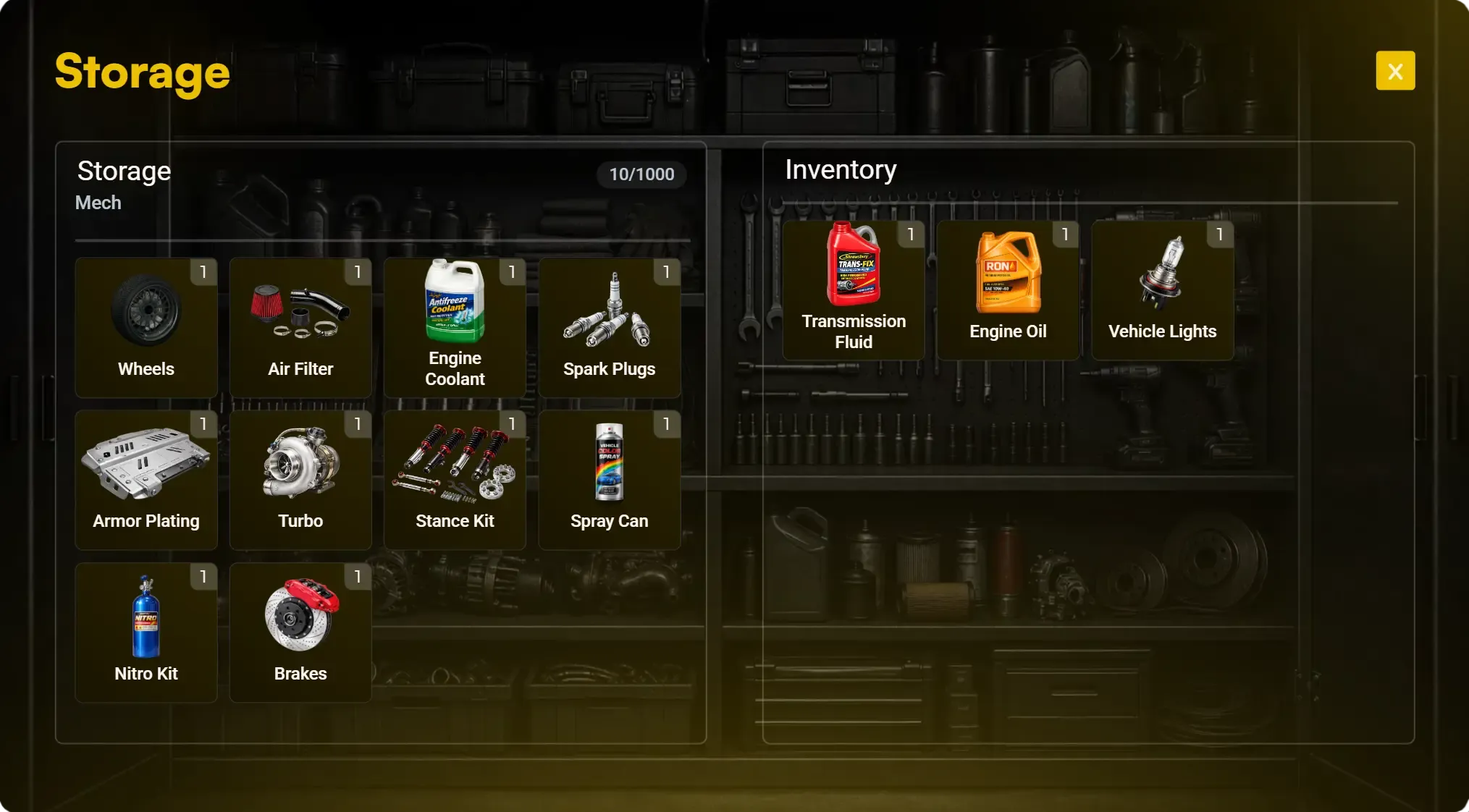The width and height of the screenshot is (1469, 812).
Task: Click the Storage panel heading
Action: point(124,172)
